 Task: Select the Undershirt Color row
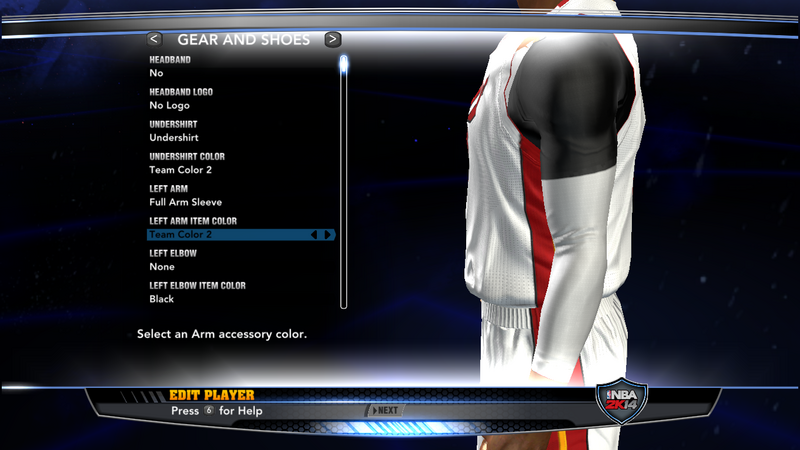click(x=240, y=163)
